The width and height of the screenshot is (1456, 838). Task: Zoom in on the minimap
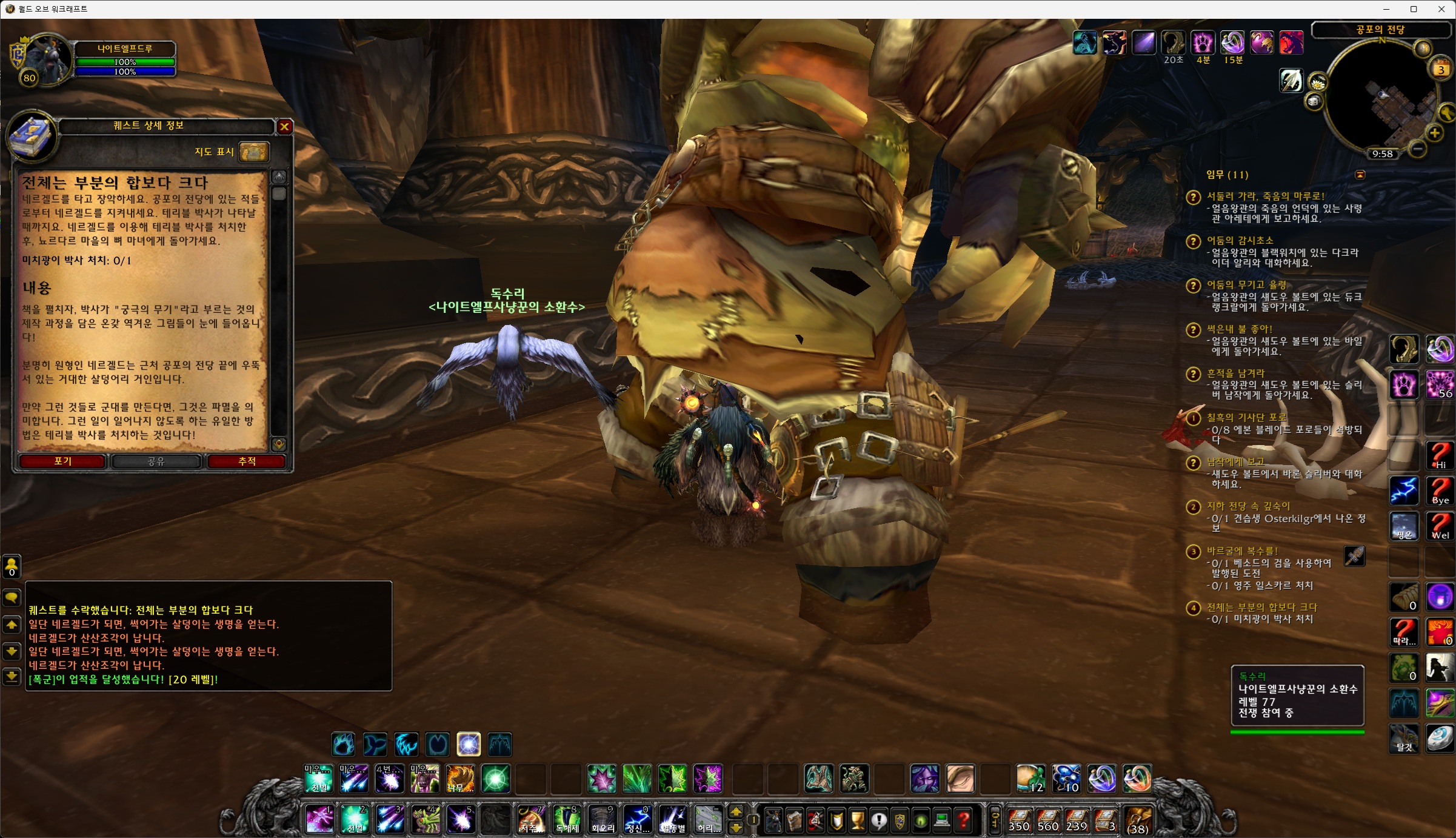[1434, 133]
